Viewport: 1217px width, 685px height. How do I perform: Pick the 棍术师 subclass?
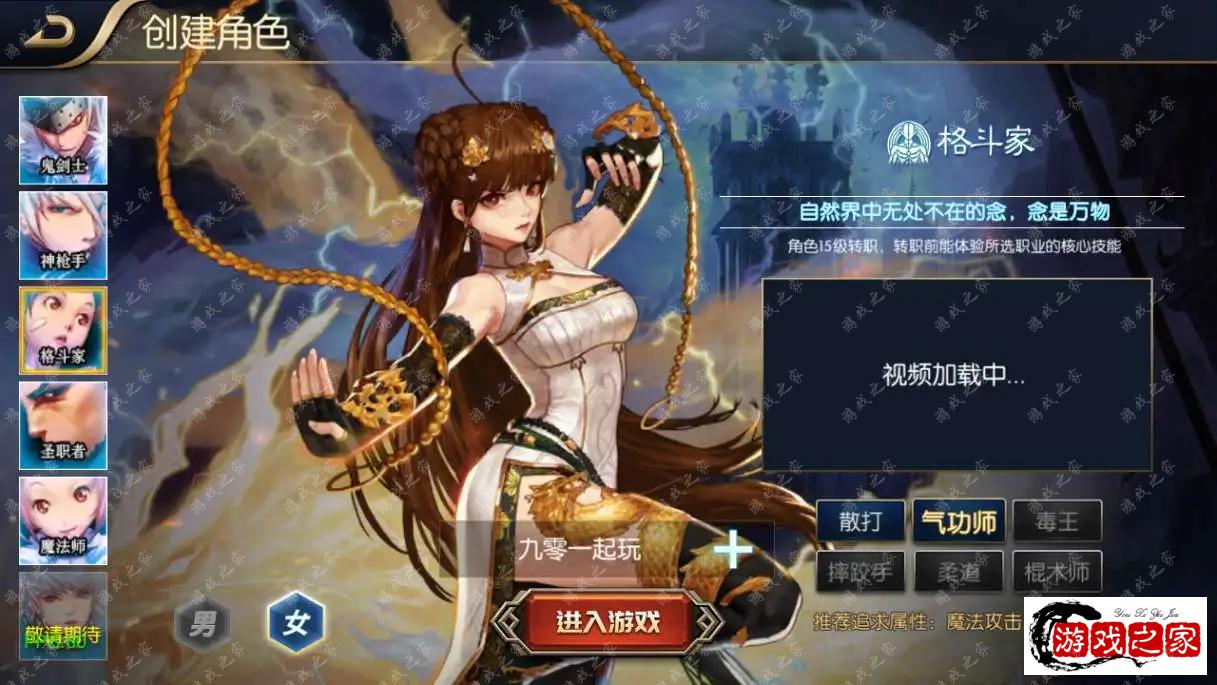pyautogui.click(x=1057, y=572)
